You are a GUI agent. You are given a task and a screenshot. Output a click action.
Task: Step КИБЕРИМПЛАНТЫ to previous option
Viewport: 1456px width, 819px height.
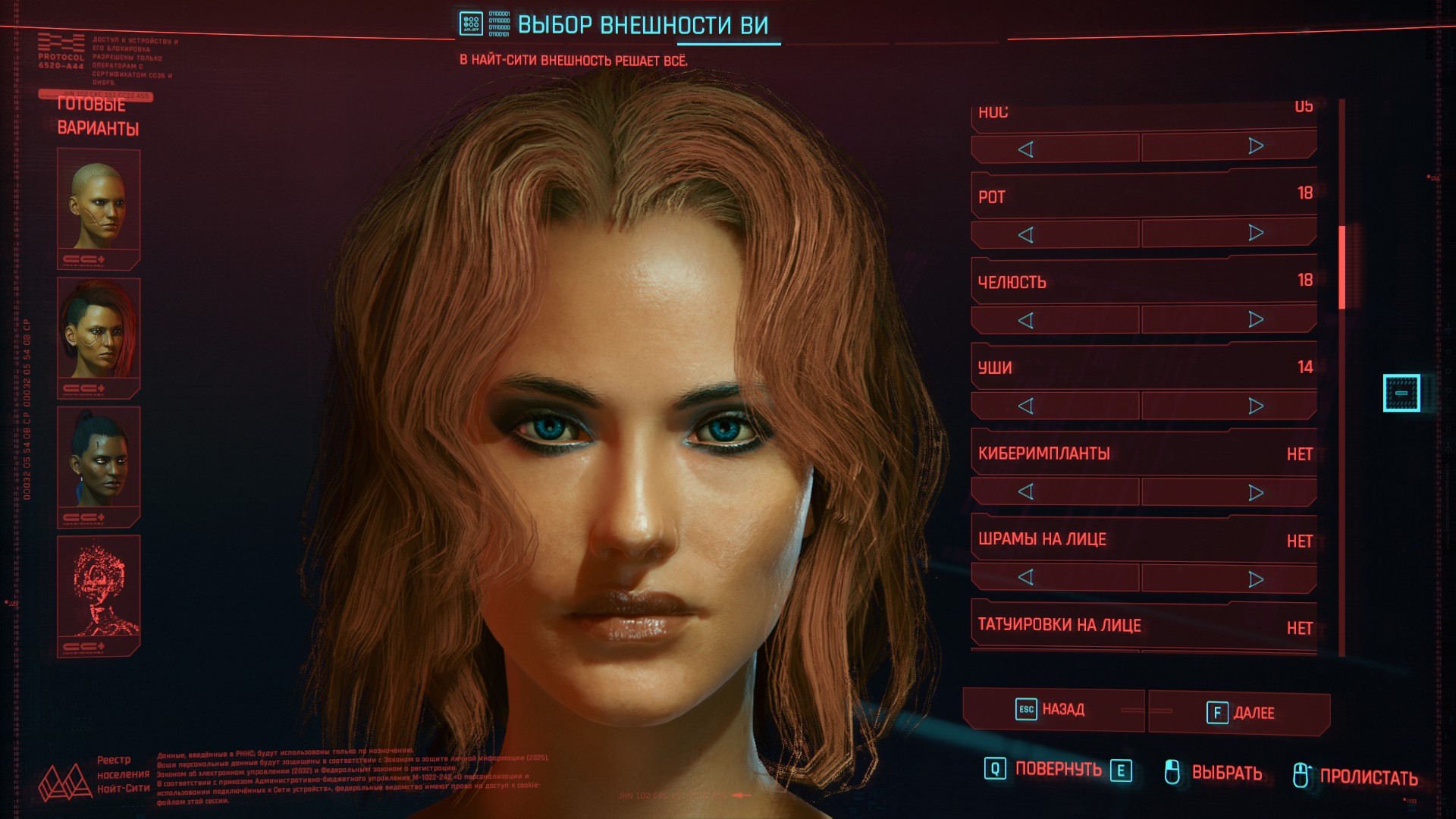1026,492
